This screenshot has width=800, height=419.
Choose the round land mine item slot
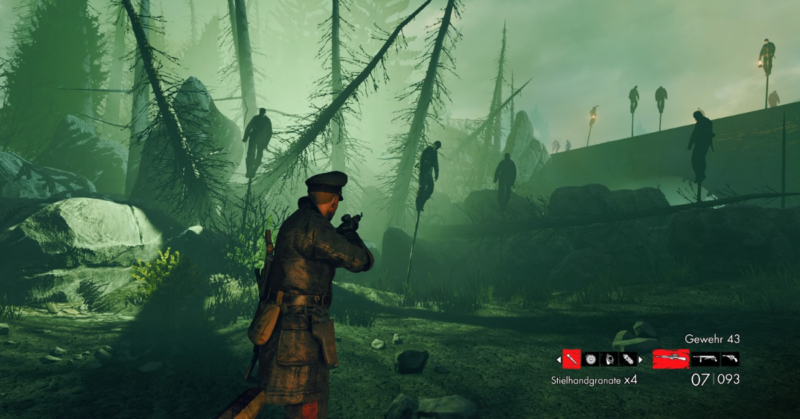point(590,358)
